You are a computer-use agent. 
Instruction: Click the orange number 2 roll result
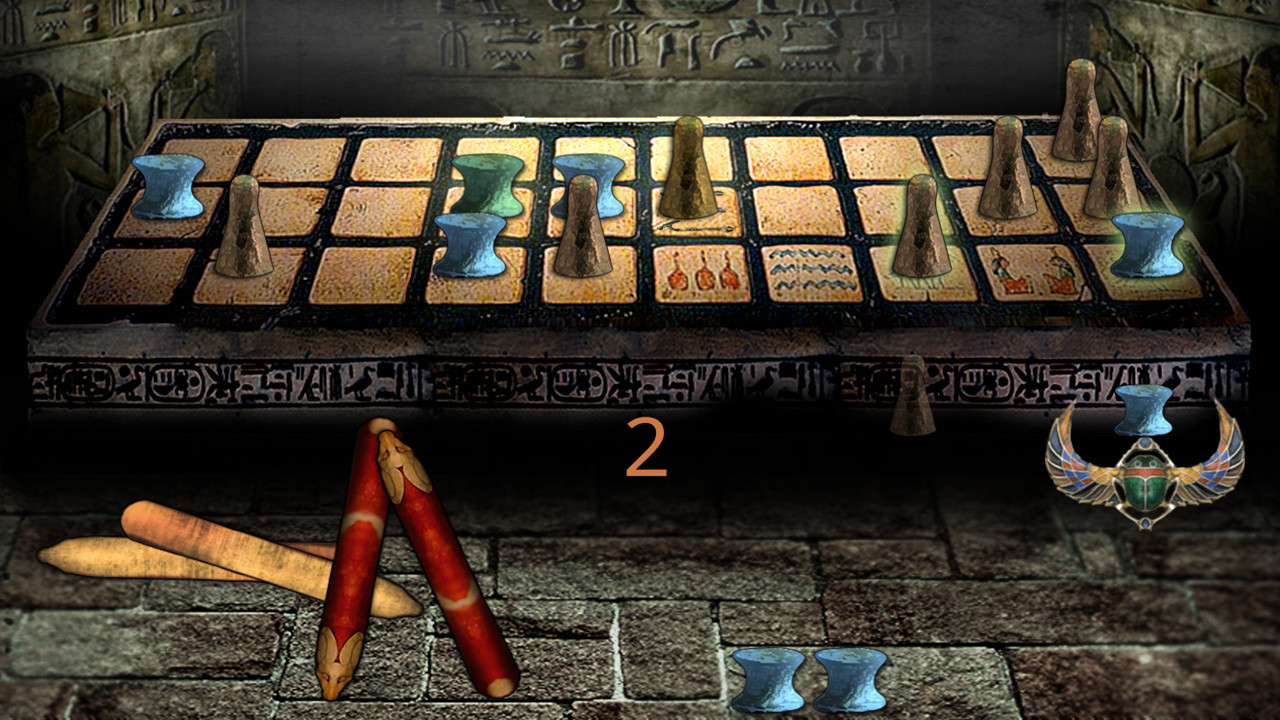click(645, 450)
